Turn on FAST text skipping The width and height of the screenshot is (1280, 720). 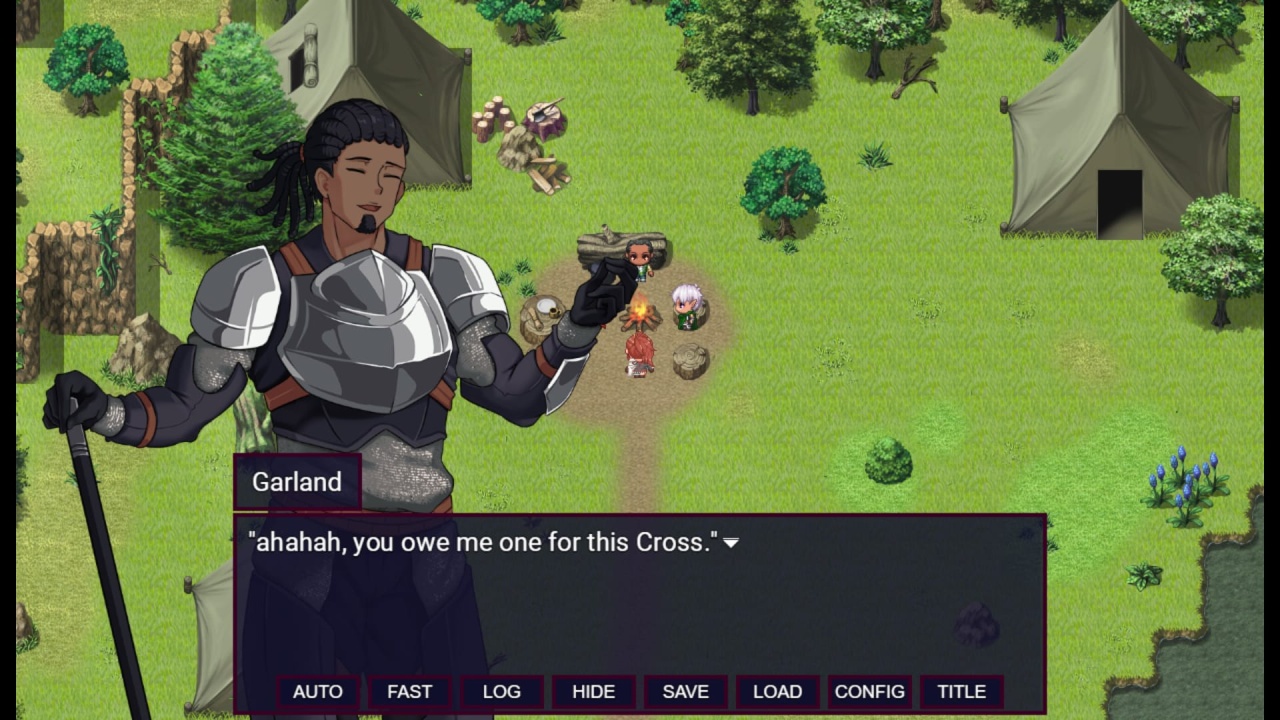tap(409, 692)
